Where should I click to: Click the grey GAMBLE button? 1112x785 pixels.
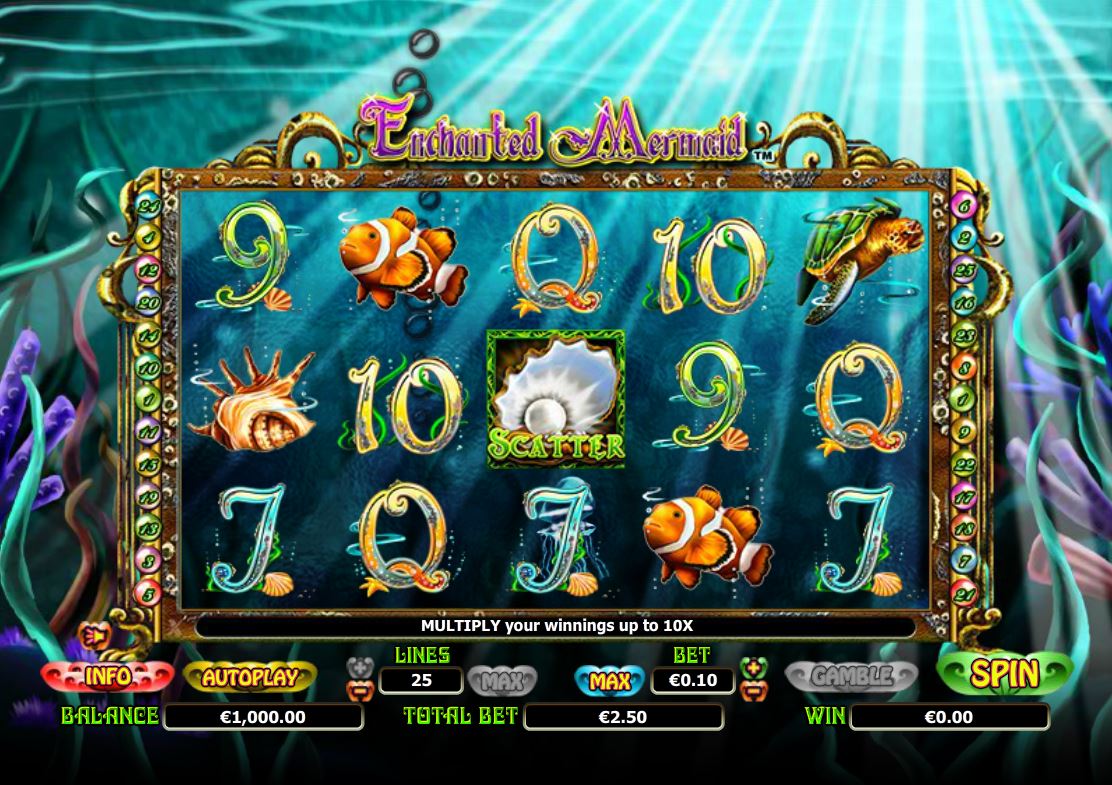point(851,677)
